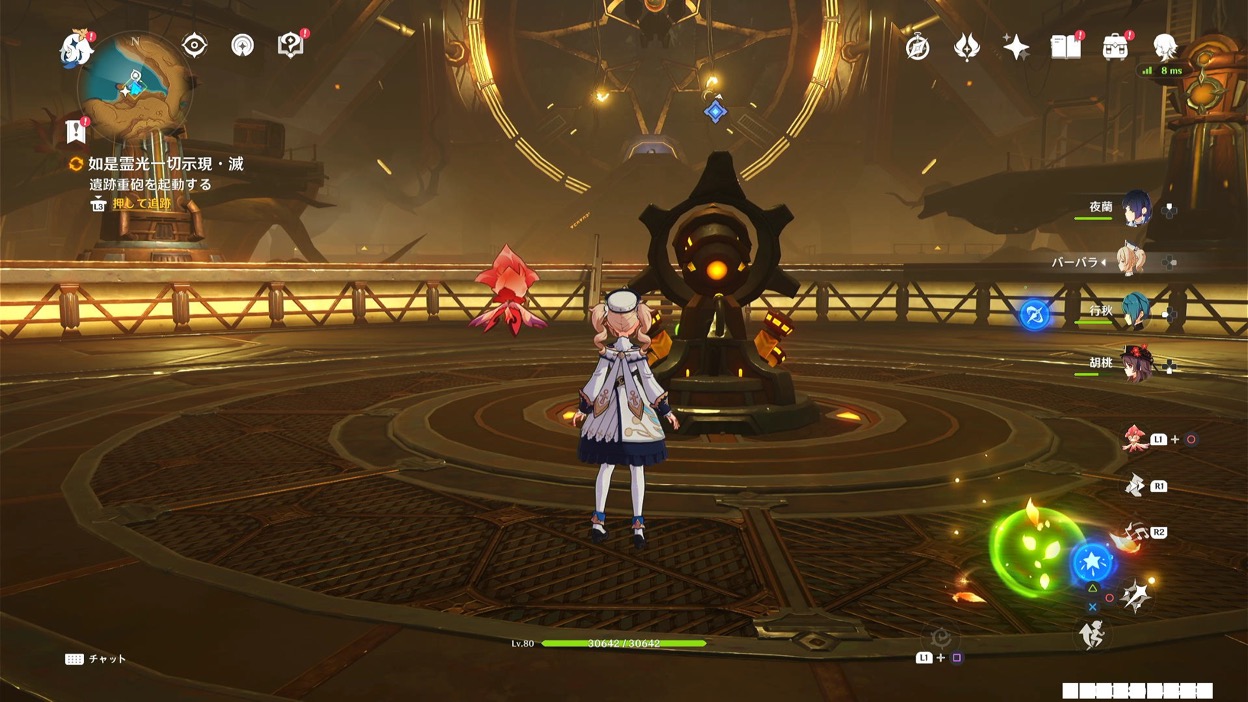The width and height of the screenshot is (1248, 702).
Task: Open the backpack inventory
Action: 1115,47
